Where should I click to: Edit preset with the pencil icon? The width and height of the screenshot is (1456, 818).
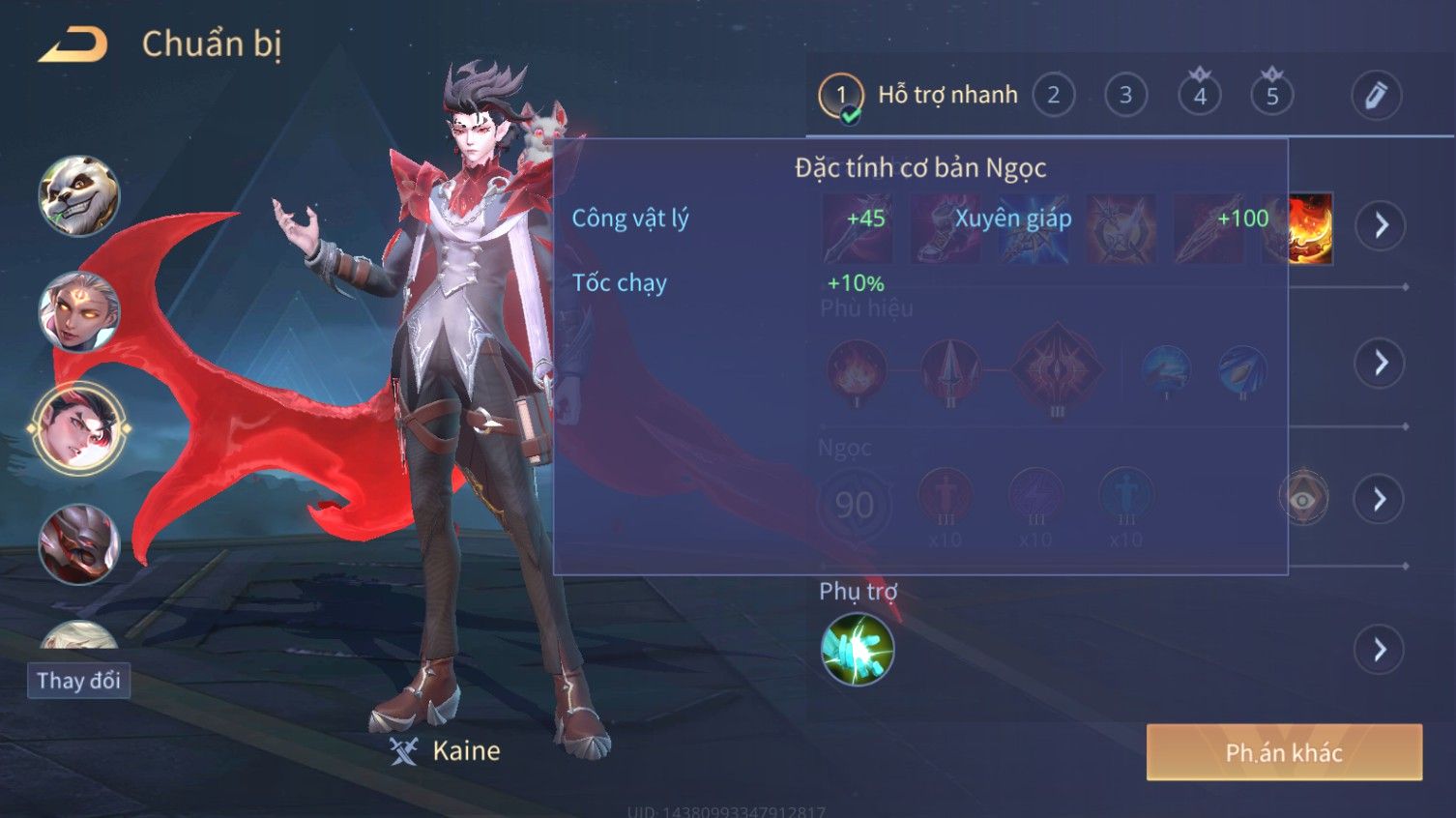pyautogui.click(x=1376, y=96)
